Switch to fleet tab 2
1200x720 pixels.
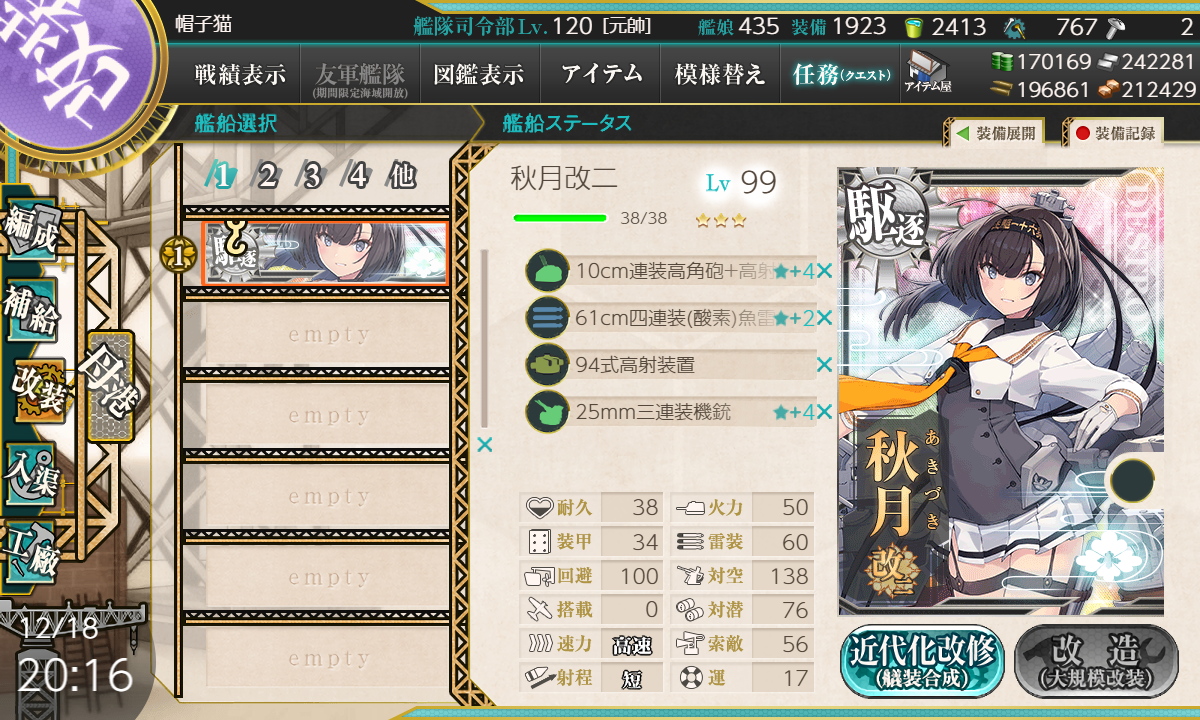tap(268, 177)
